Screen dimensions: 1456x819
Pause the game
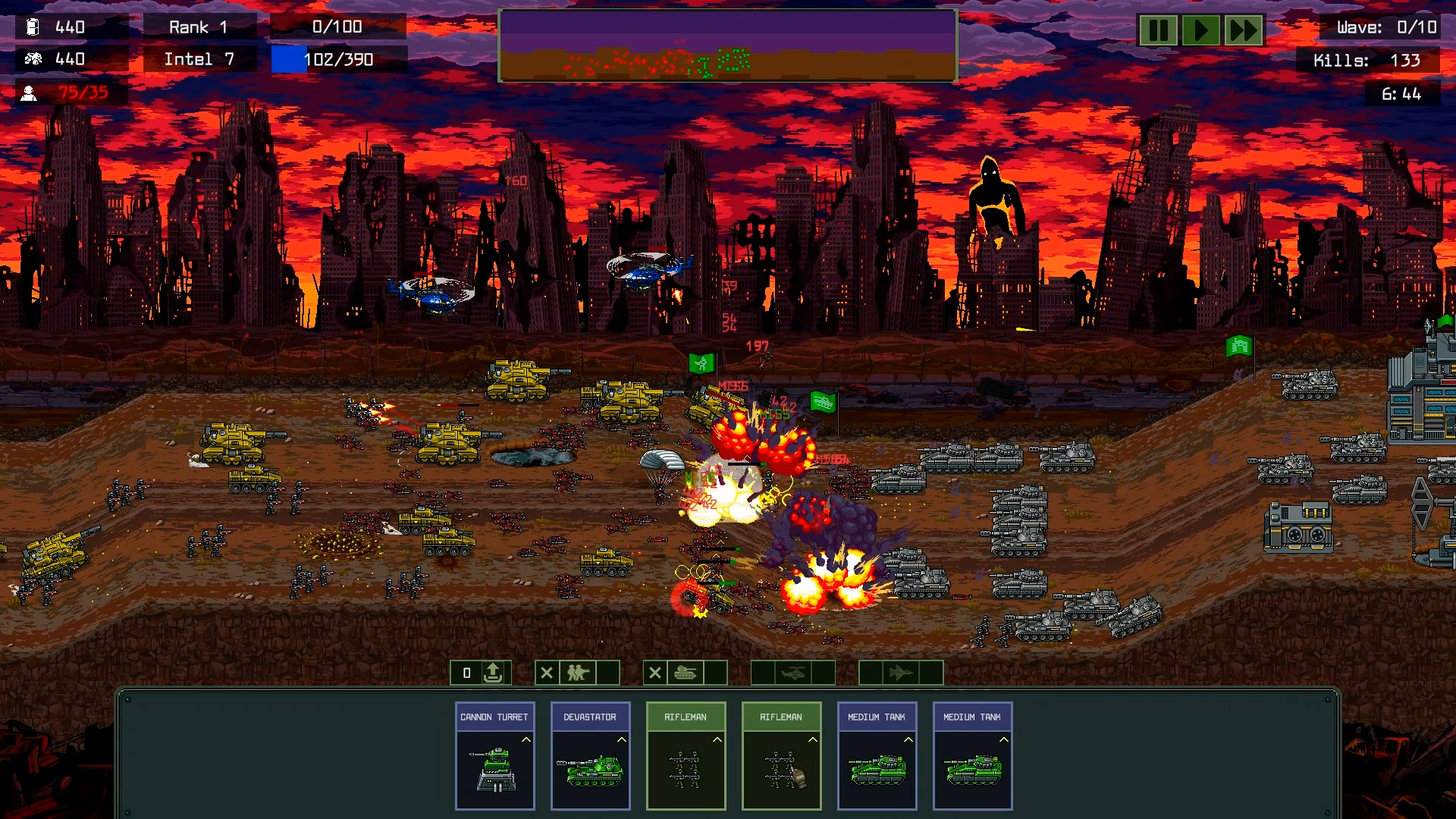(x=1158, y=31)
